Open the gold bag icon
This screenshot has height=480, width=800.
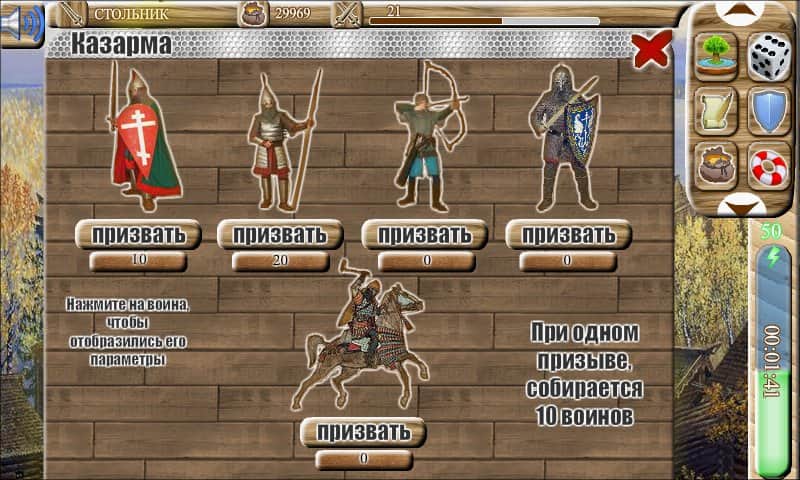click(x=716, y=164)
